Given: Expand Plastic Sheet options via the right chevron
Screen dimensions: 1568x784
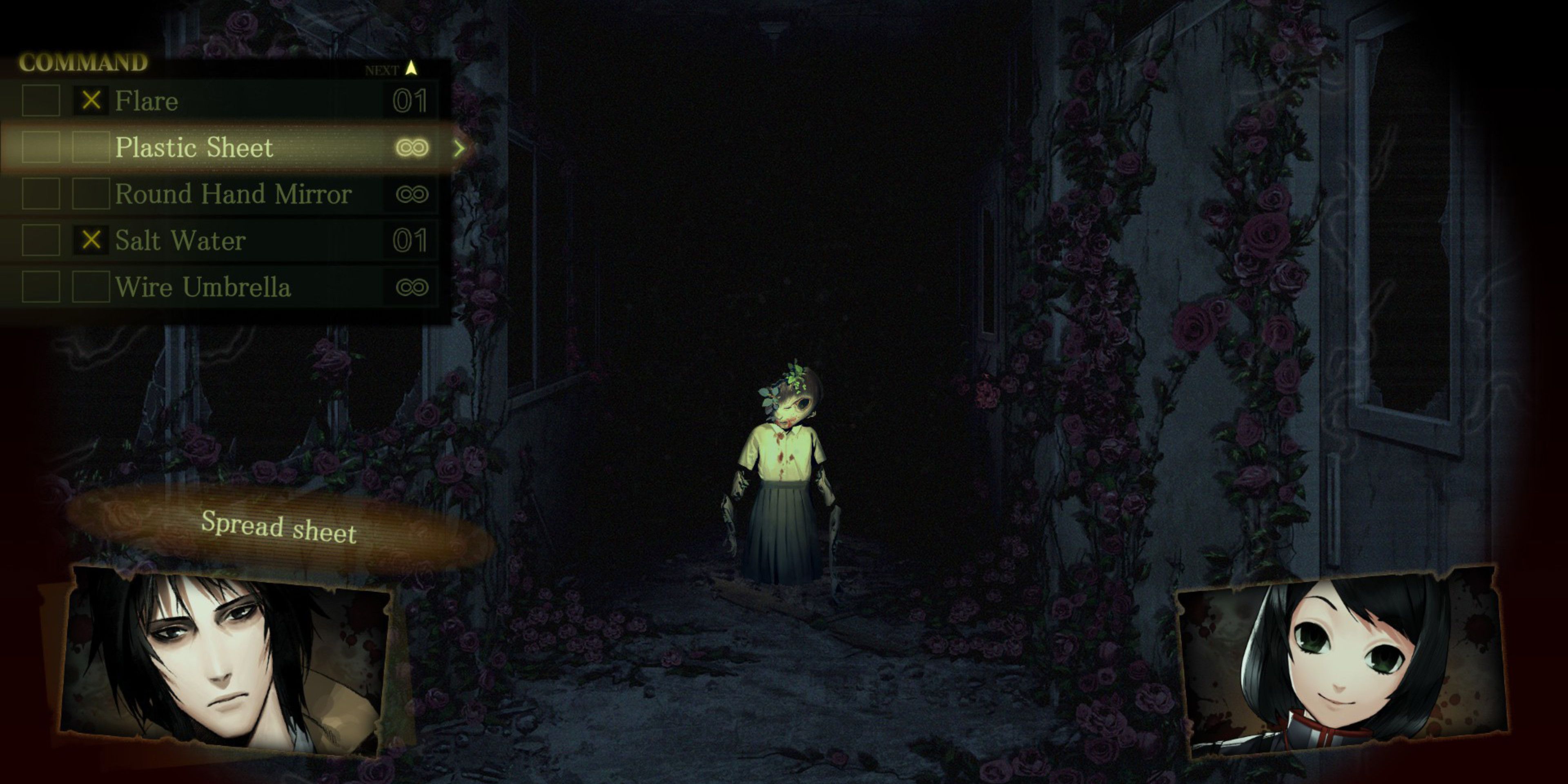Looking at the screenshot, I should click(461, 147).
